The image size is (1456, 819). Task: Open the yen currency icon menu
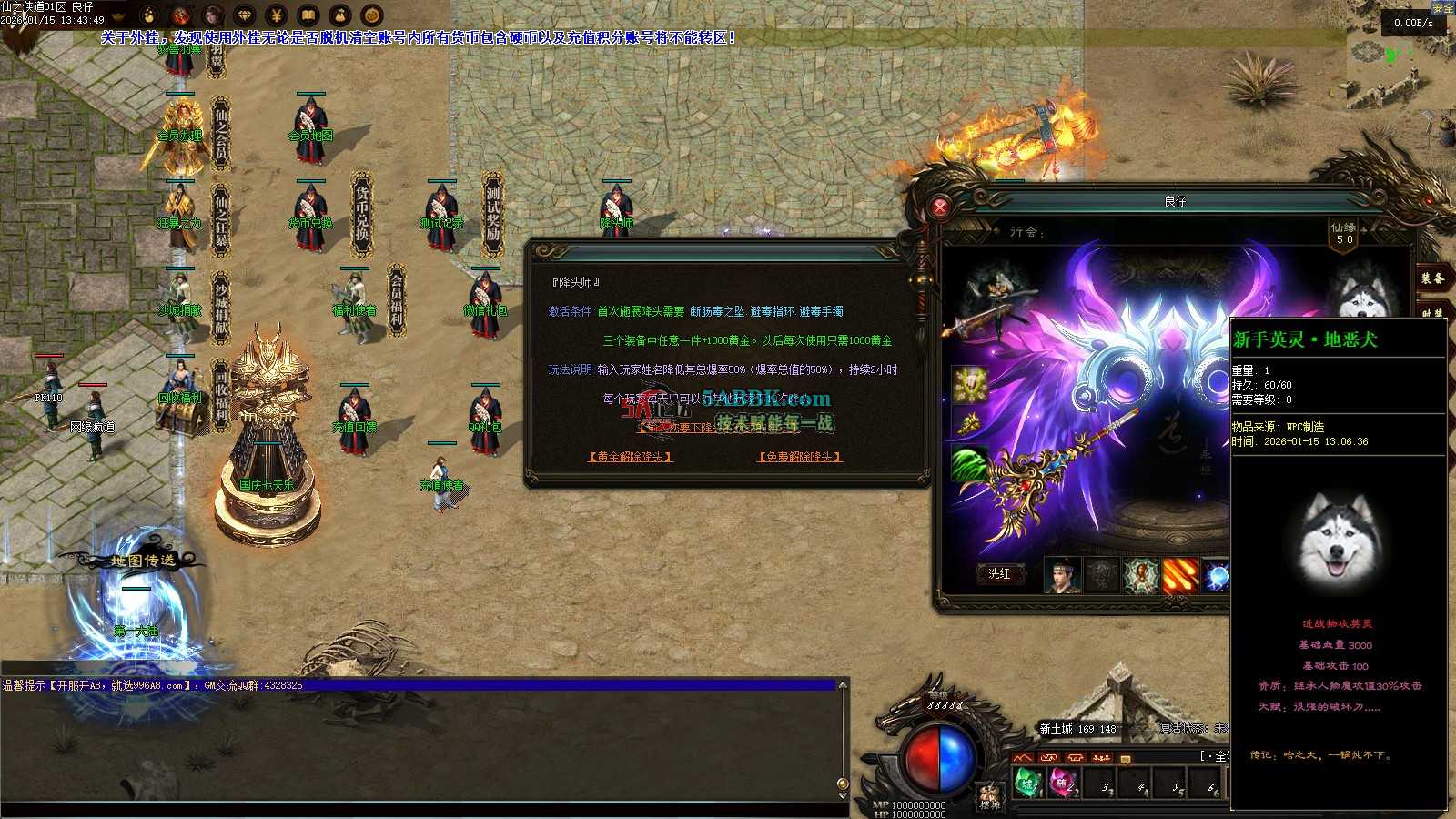[277, 15]
